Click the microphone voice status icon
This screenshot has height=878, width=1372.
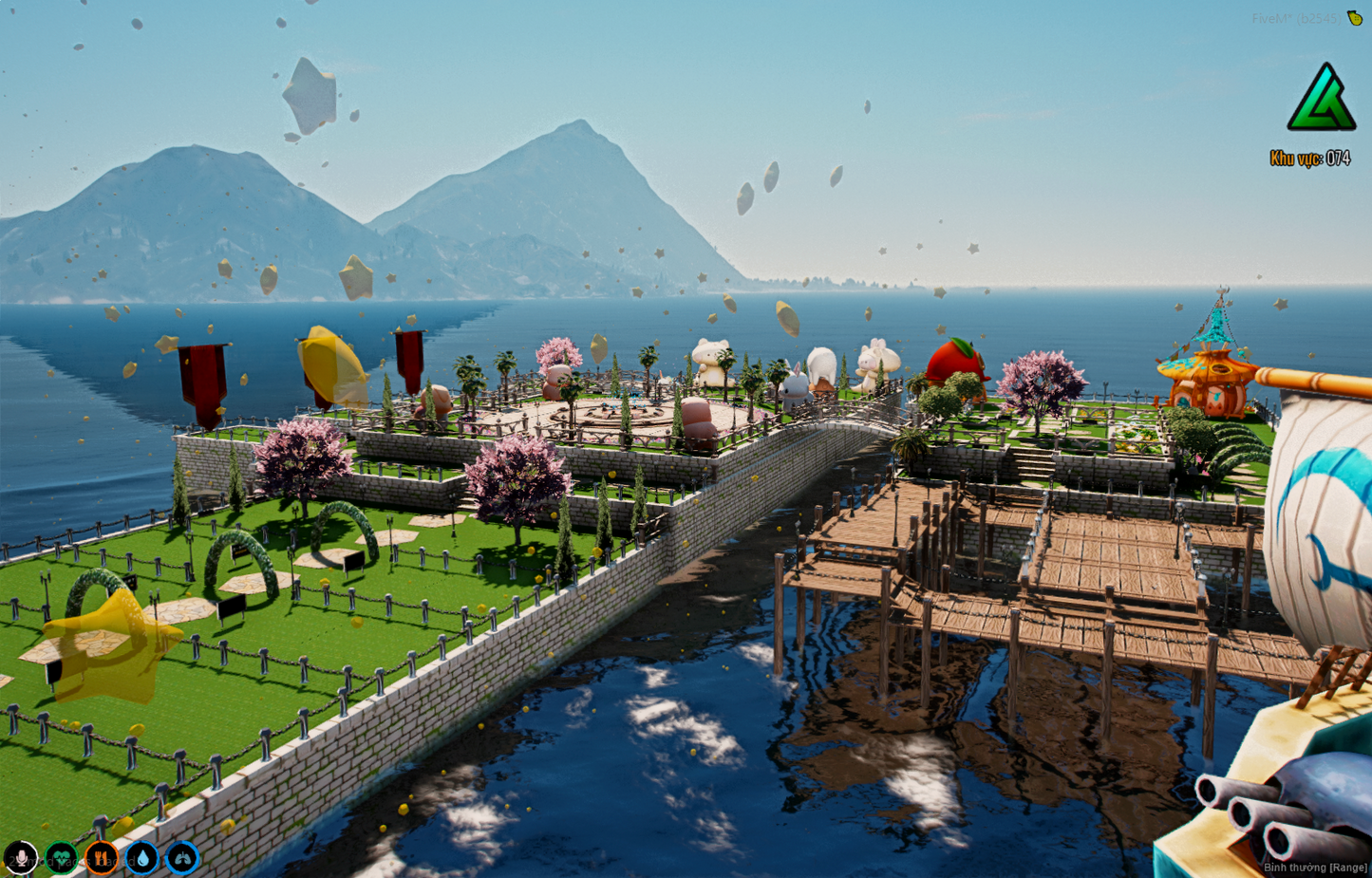tap(21, 858)
